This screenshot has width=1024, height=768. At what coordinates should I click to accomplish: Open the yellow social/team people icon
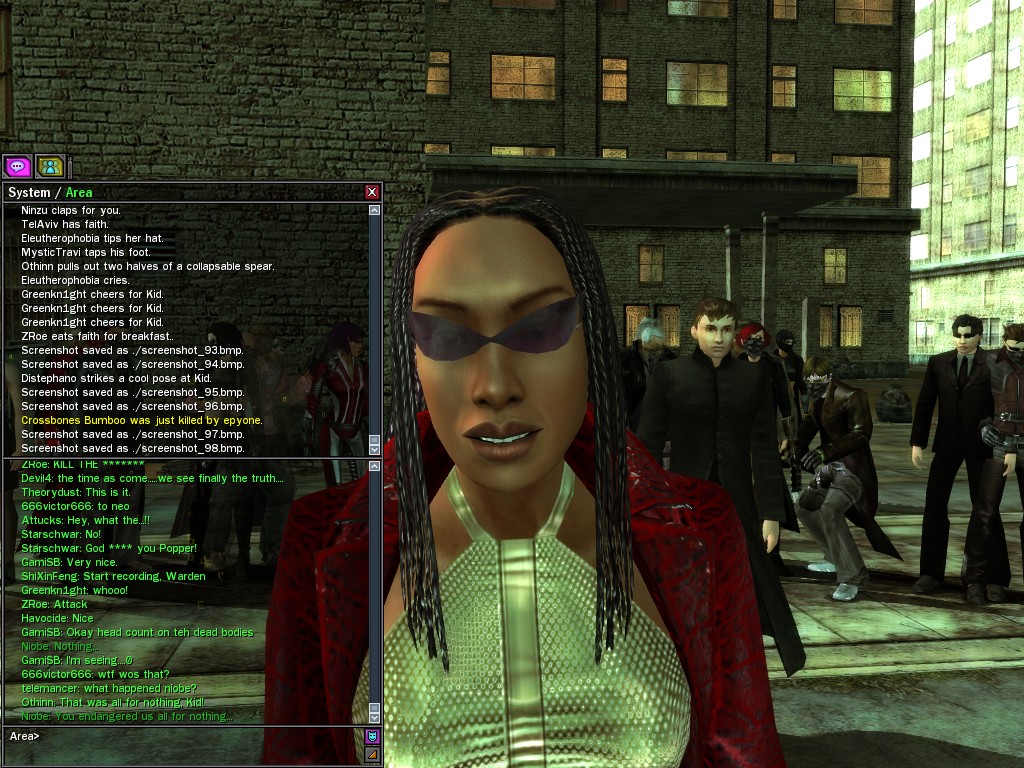tap(50, 166)
